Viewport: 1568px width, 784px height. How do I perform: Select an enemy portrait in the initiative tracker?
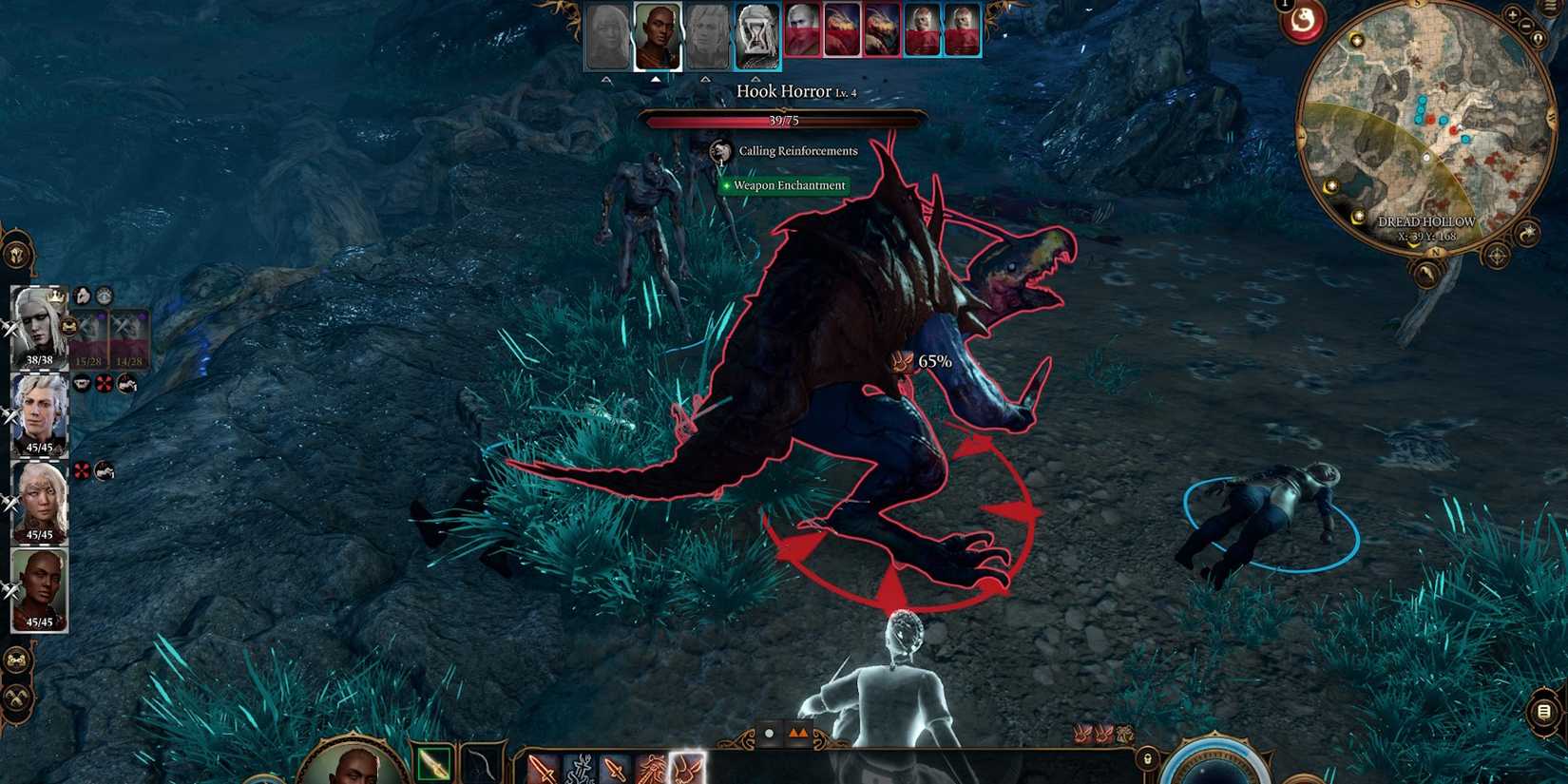point(803,30)
